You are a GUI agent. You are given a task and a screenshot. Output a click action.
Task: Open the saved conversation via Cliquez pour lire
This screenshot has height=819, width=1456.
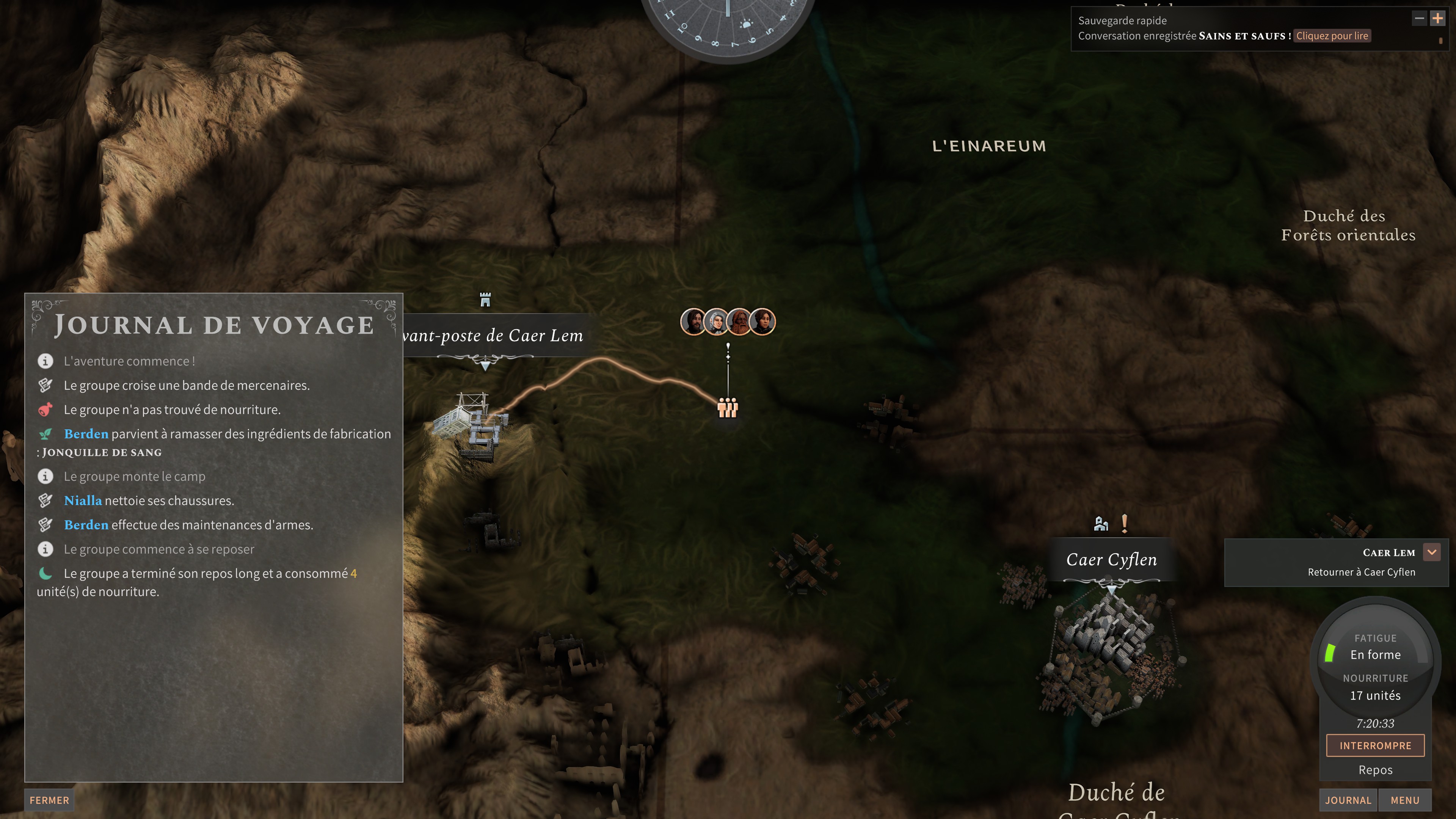pos(1332,36)
